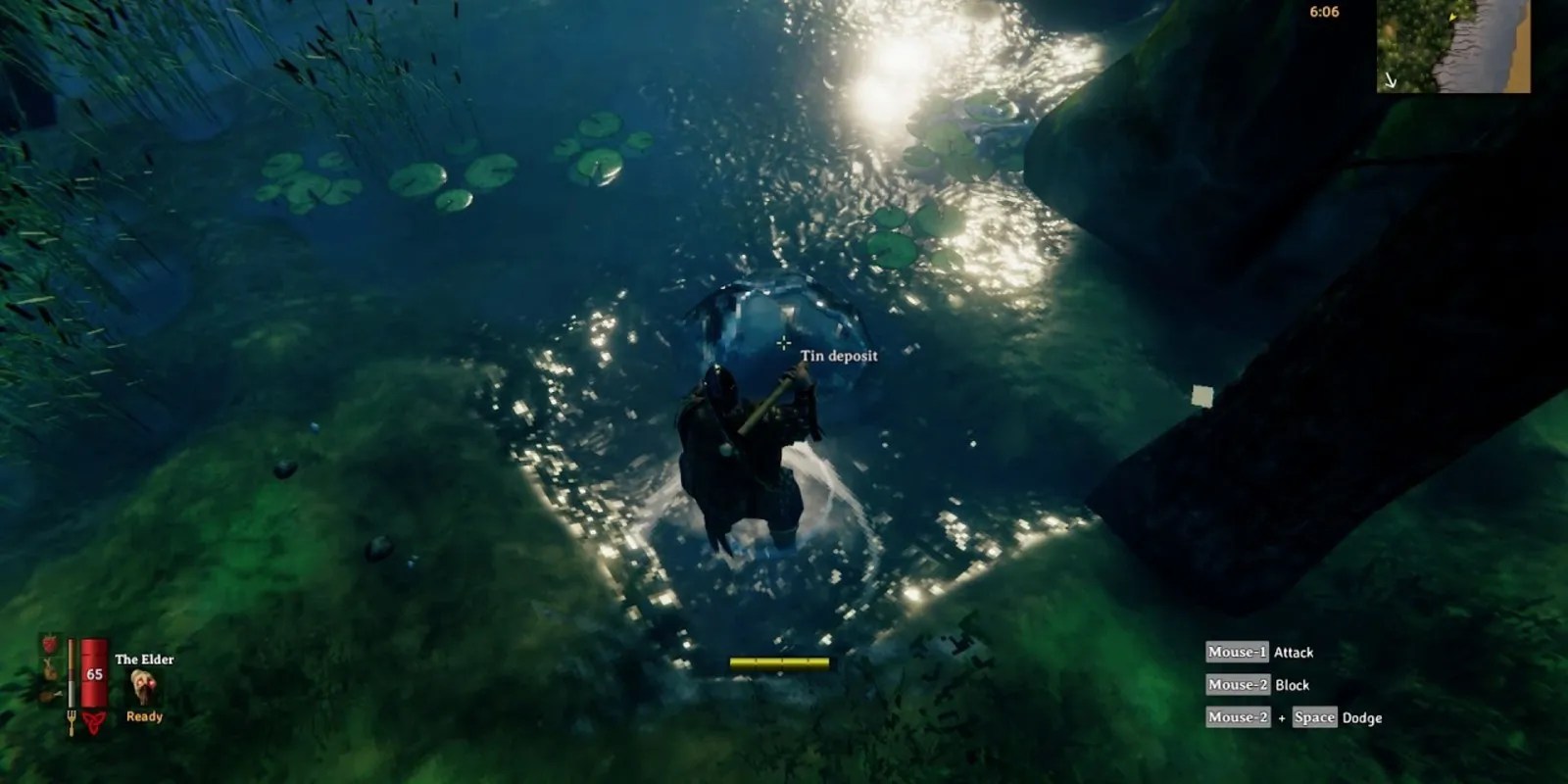The height and width of the screenshot is (784, 1568).
Task: Expand the minimap in the corner
Action: [x=1455, y=47]
